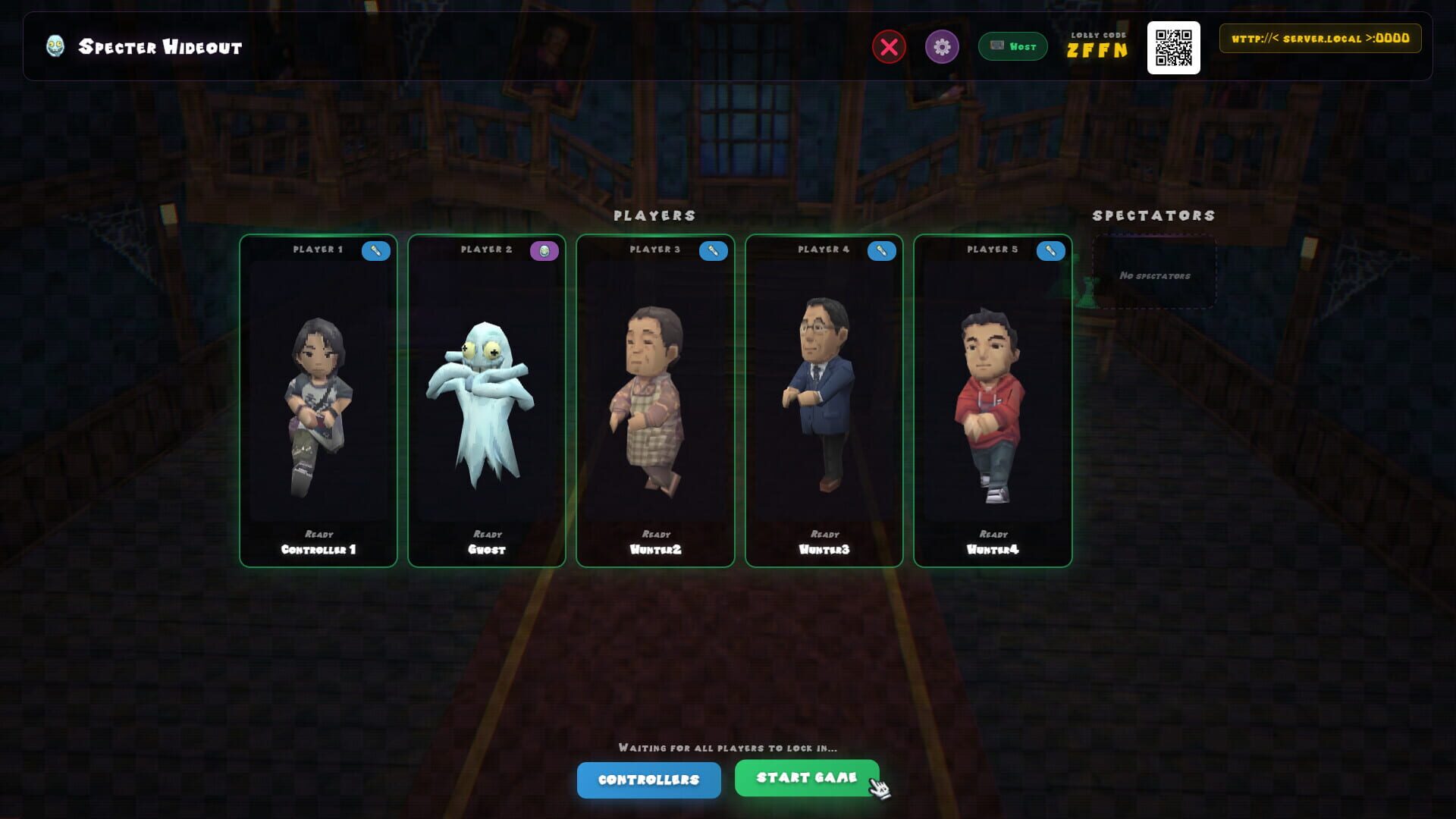Screen dimensions: 1456x819
Task: Open the lobby settings gear
Action: [x=940, y=47]
